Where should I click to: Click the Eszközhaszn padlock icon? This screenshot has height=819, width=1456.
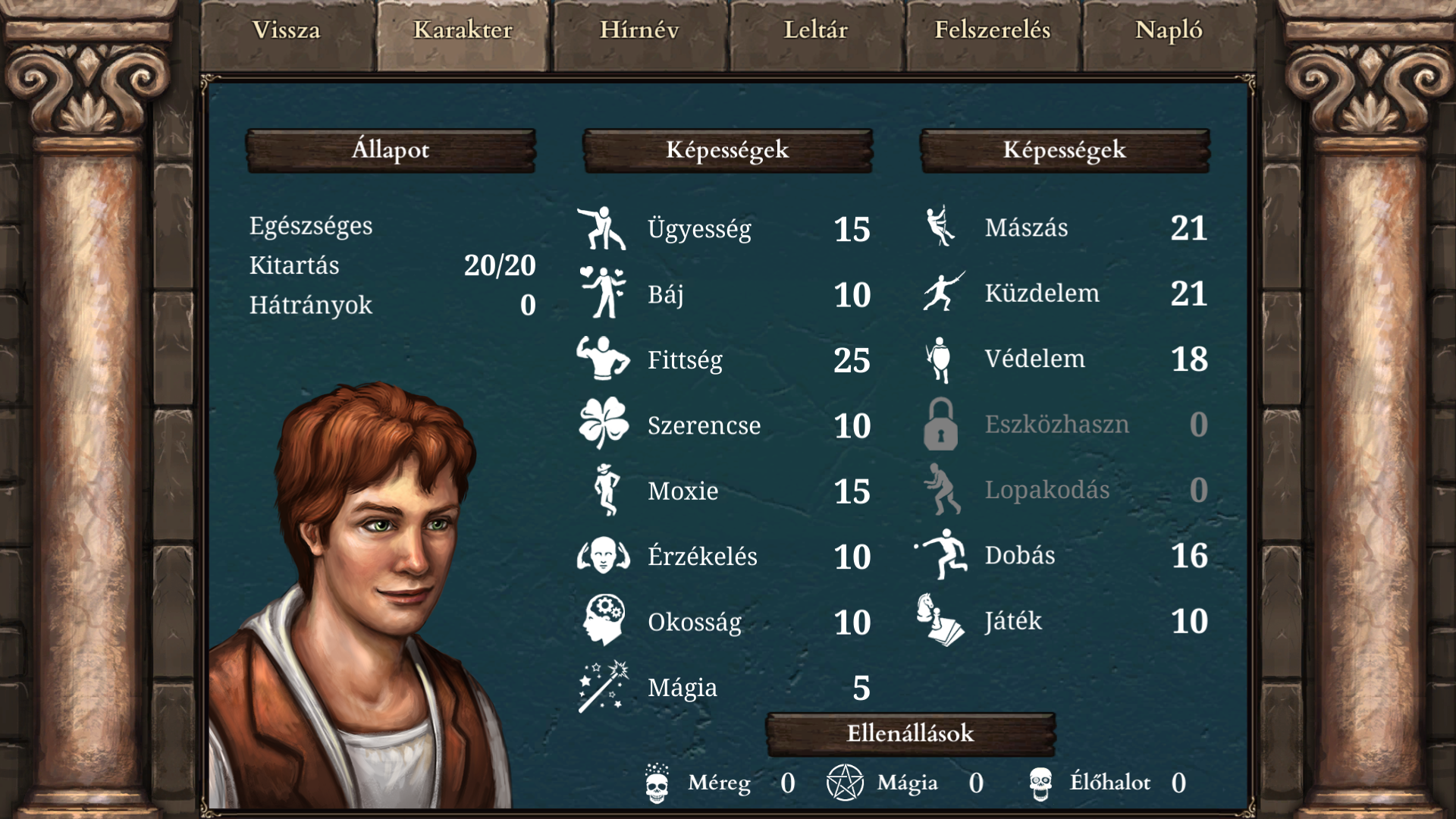(x=941, y=425)
